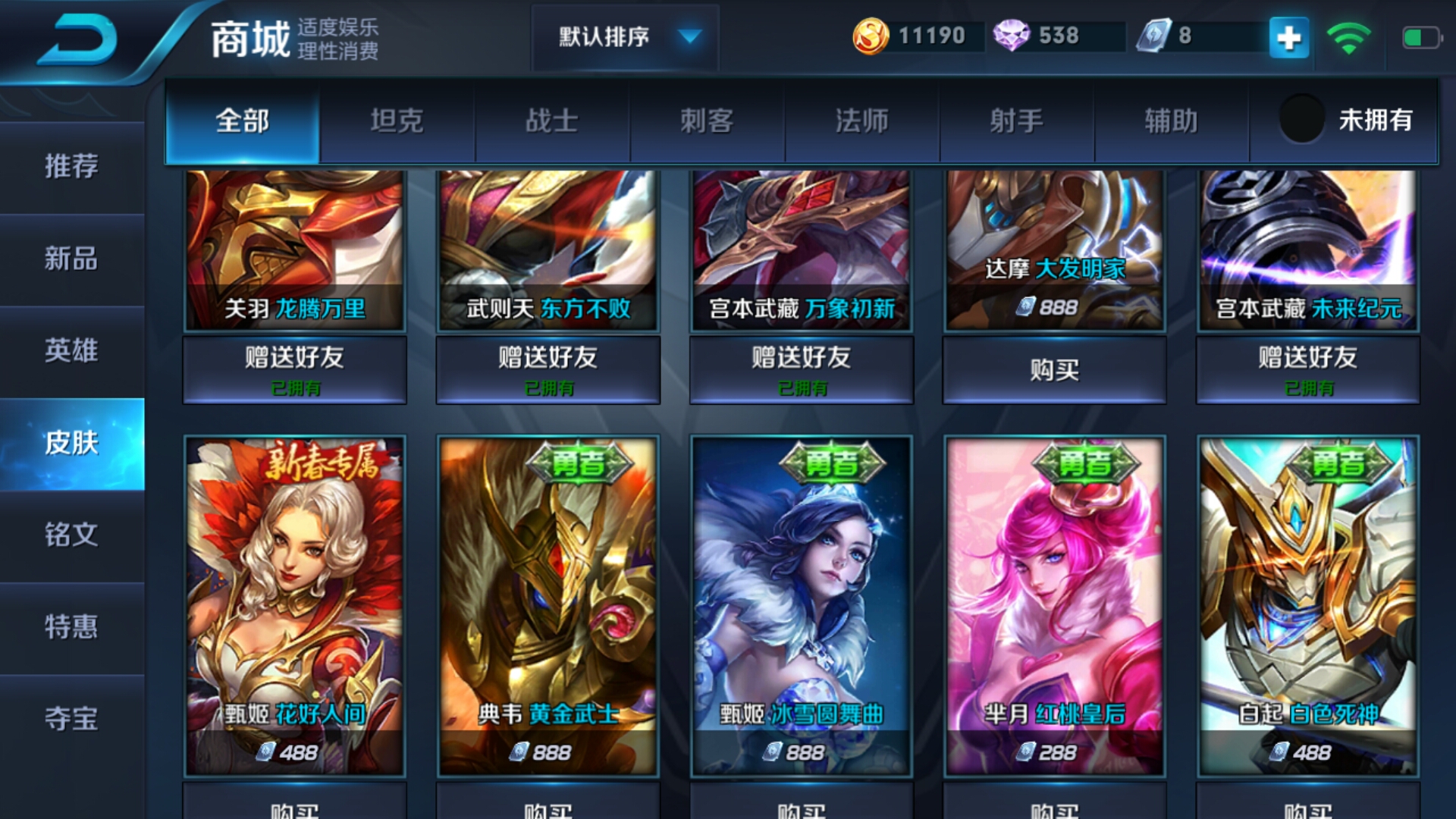Expand the 特惠 discounts category

pos(72,629)
